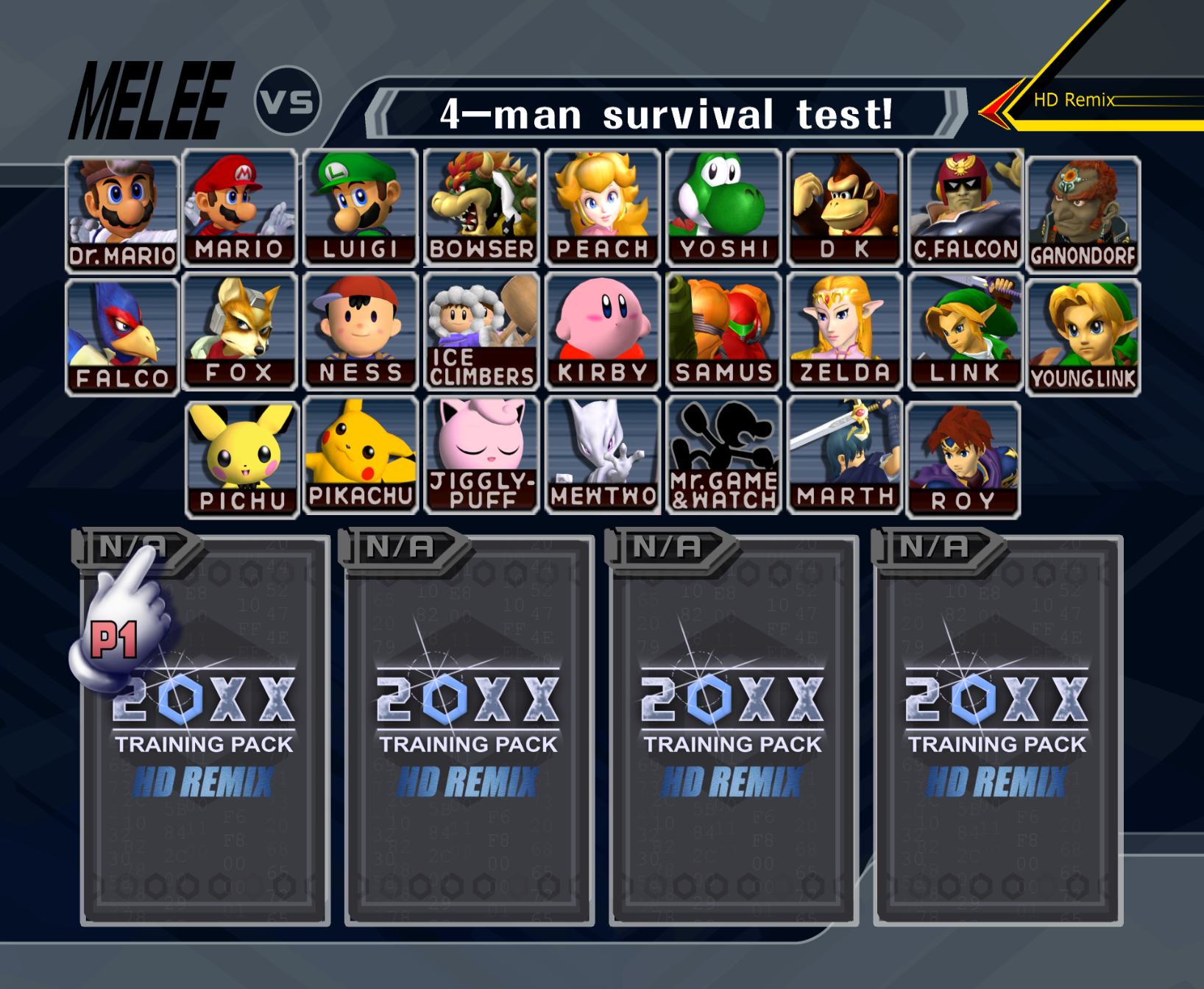
Task: Pick Falco from the second row
Action: 121,331
